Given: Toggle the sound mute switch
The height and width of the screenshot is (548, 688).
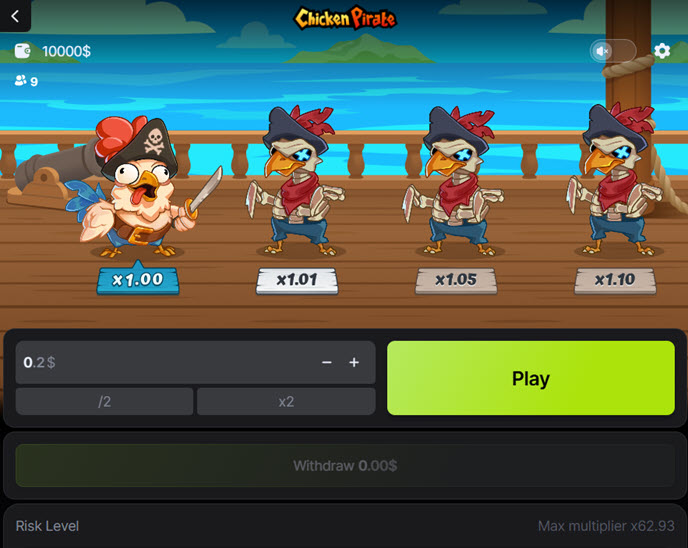Looking at the screenshot, I should pos(612,51).
